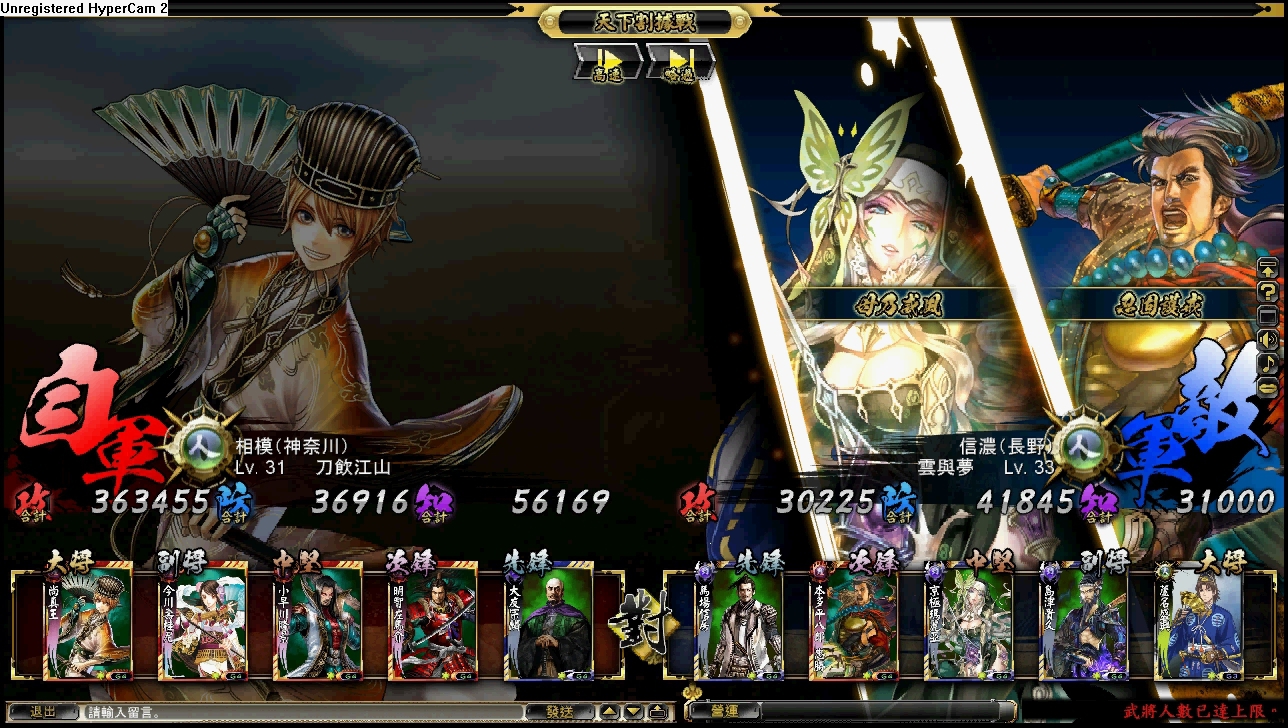
Task: Click the window screen mode icon
Action: click(1267, 316)
